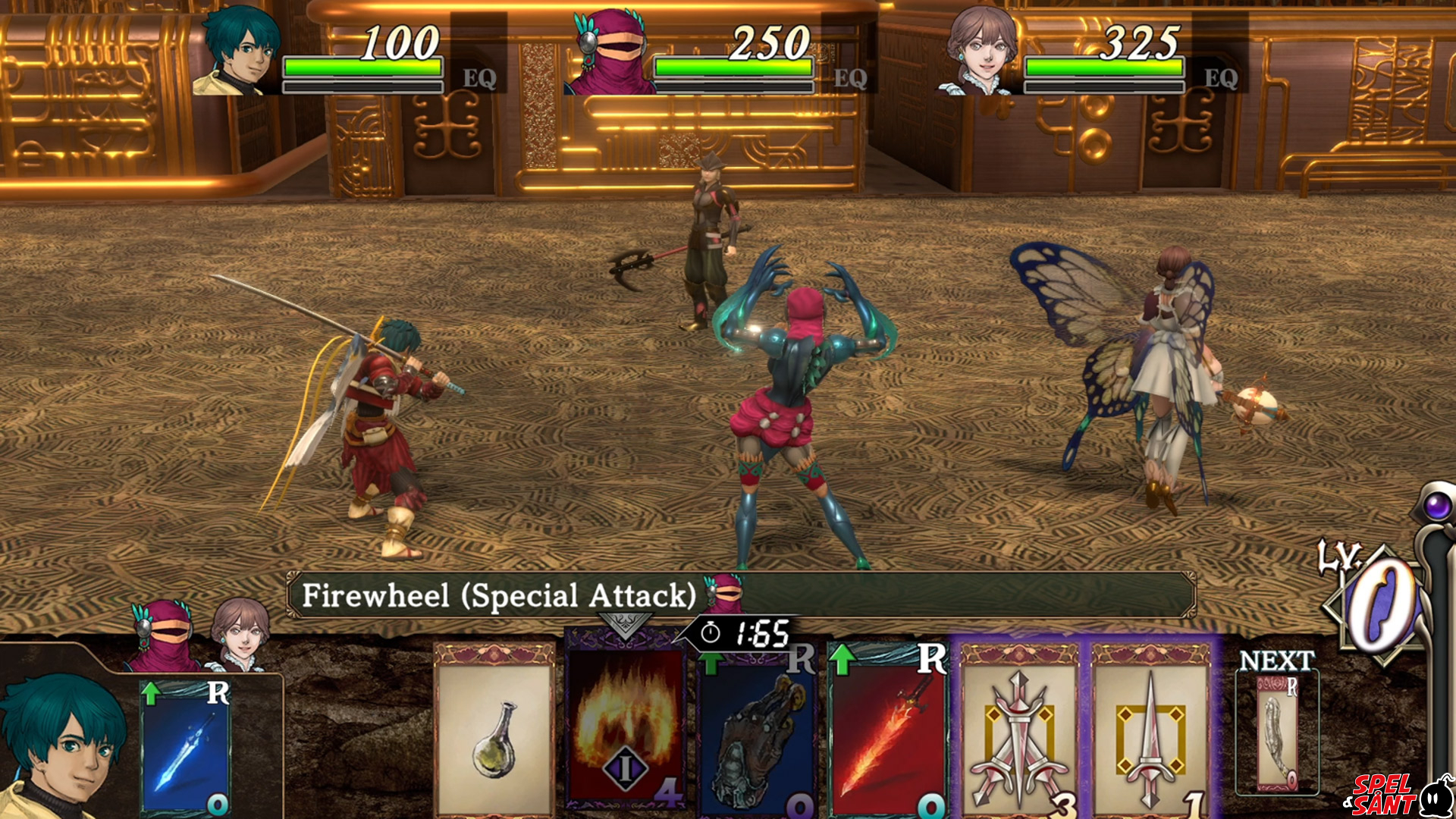Click the brown-haired girl's small turn portrait
This screenshot has height=819, width=1456.
tap(240, 633)
